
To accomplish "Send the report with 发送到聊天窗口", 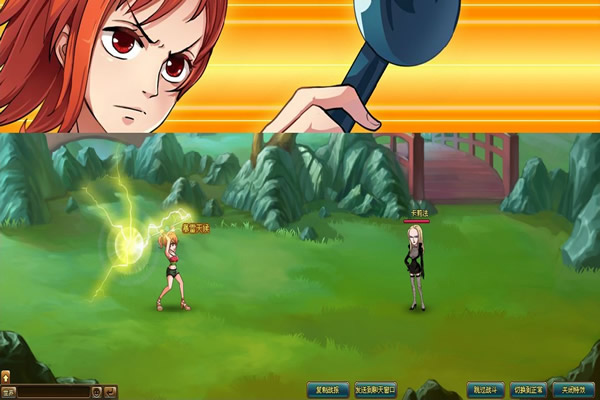I will 376,389.
